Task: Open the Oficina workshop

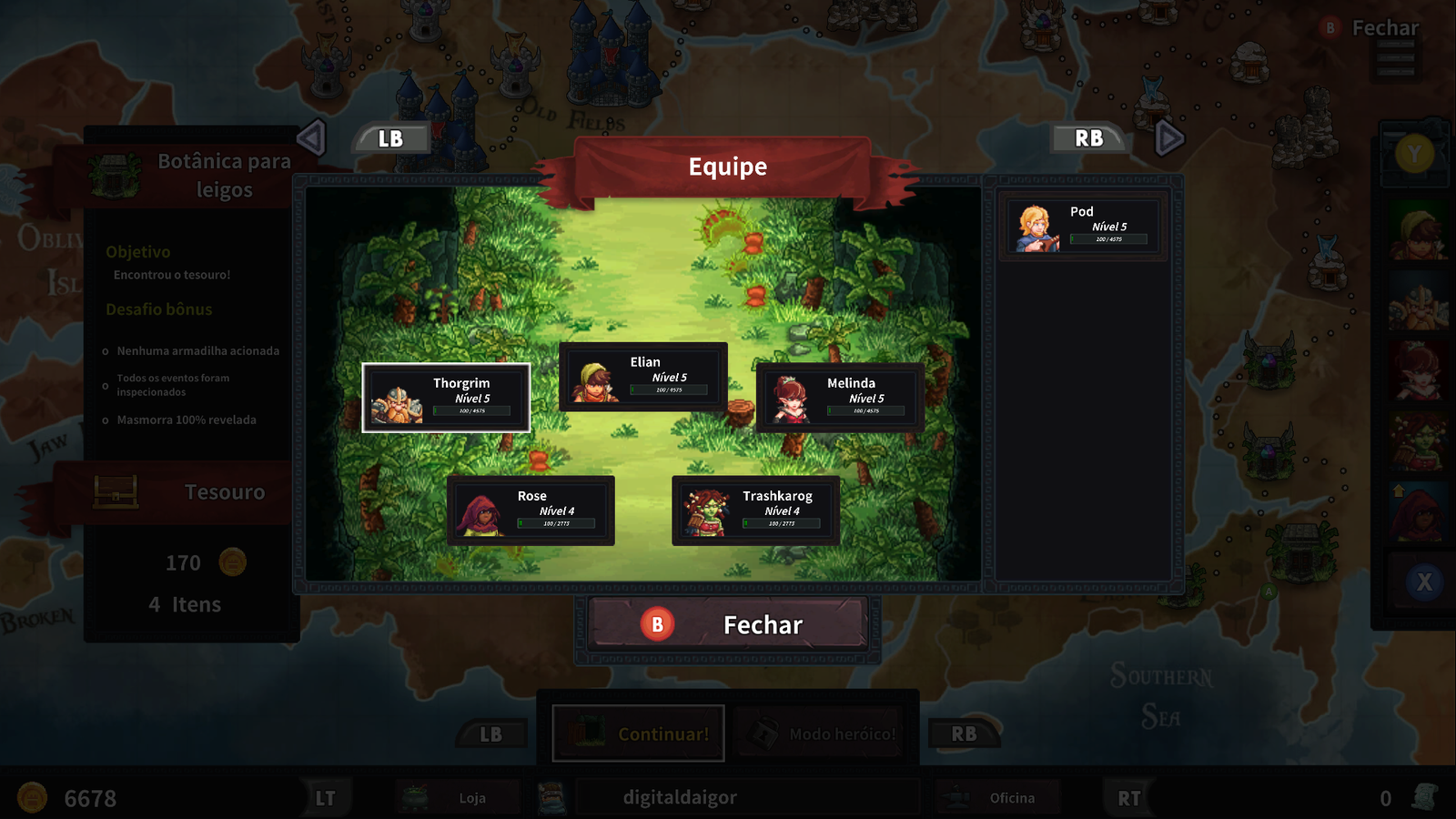Action: [999, 798]
